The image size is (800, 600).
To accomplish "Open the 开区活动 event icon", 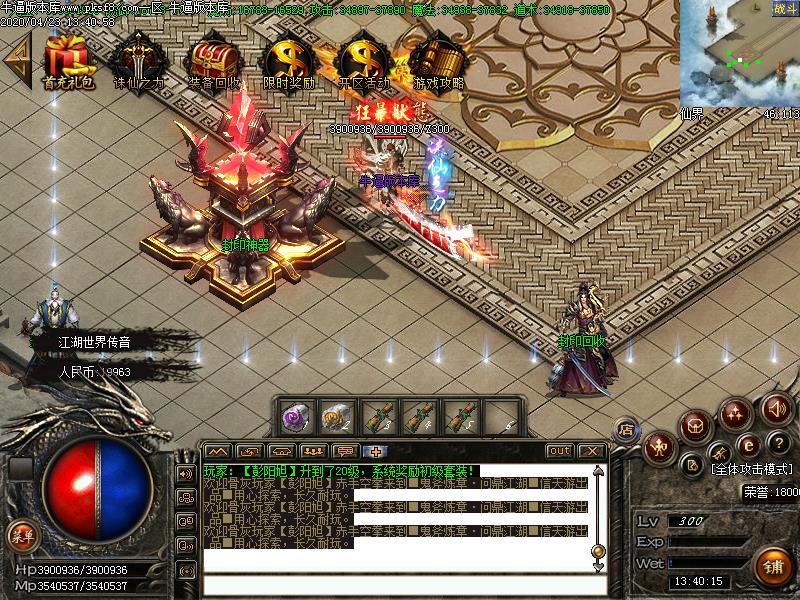I will 363,61.
